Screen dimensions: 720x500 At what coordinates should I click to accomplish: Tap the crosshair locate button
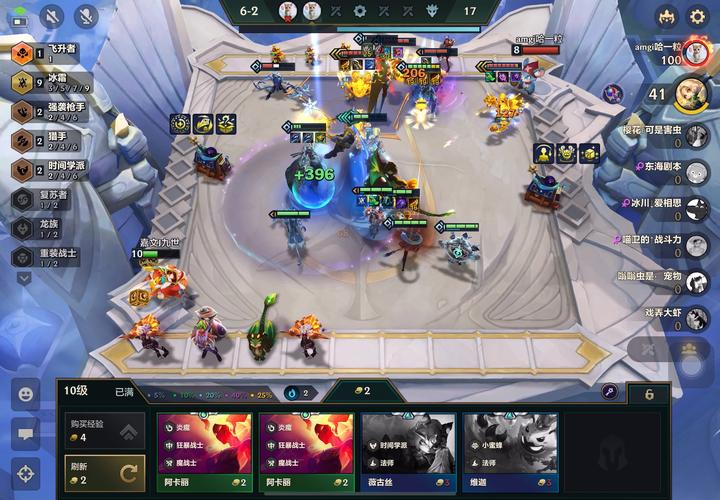tap(25, 472)
